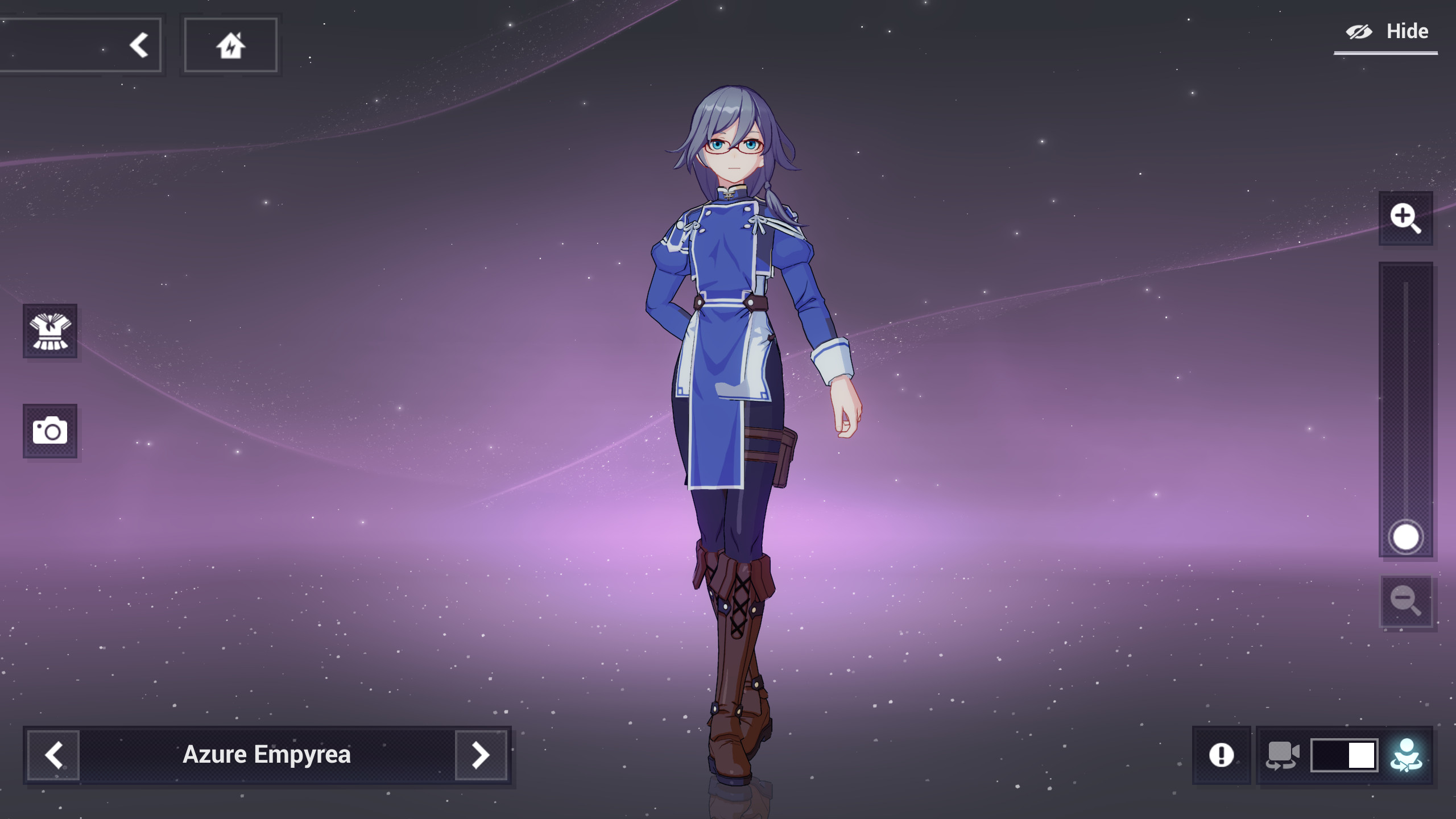The width and height of the screenshot is (1456, 819).
Task: Select the zoom slider handle
Action: tap(1407, 535)
